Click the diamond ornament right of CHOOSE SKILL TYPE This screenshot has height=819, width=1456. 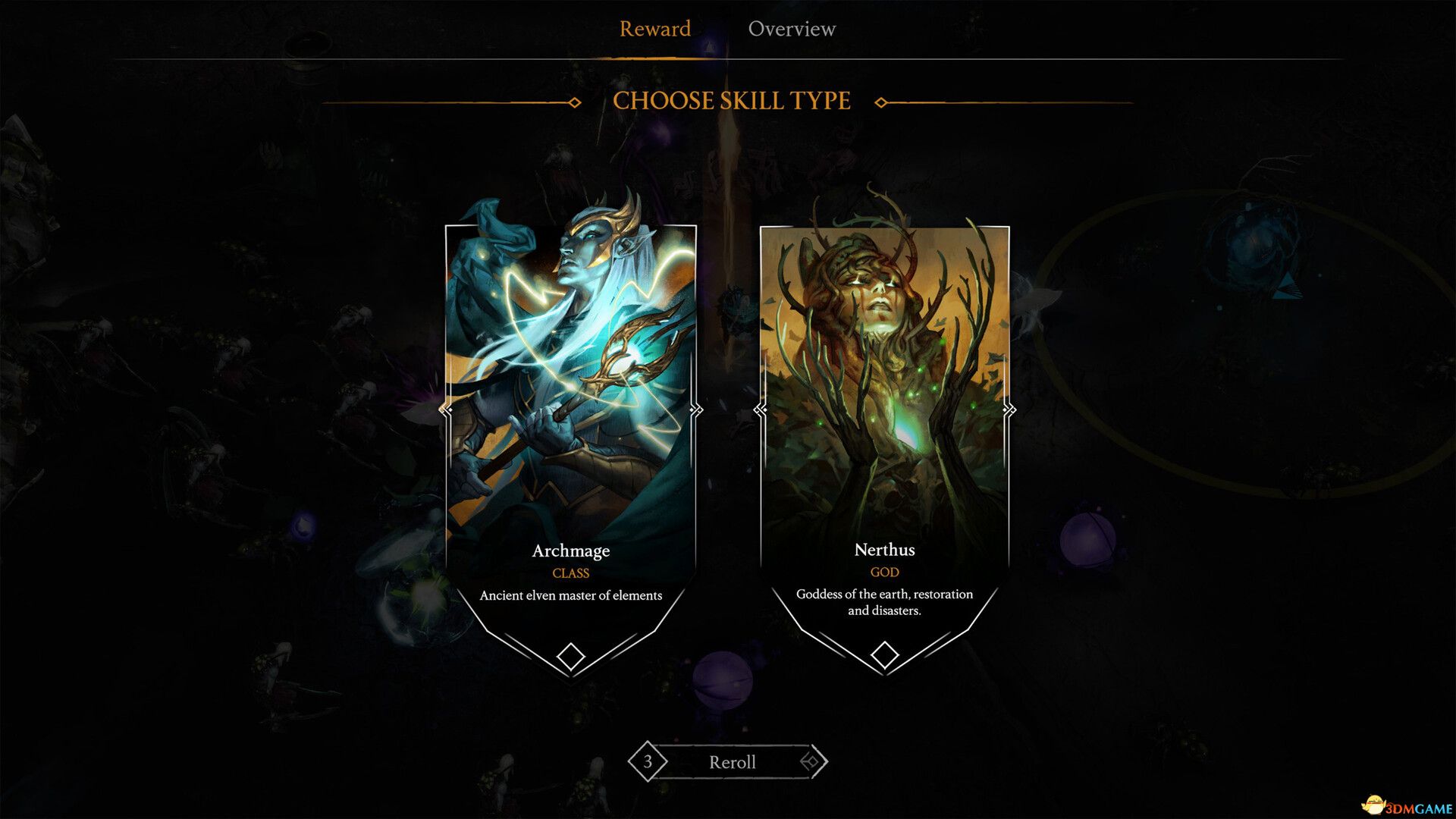pos(881,101)
